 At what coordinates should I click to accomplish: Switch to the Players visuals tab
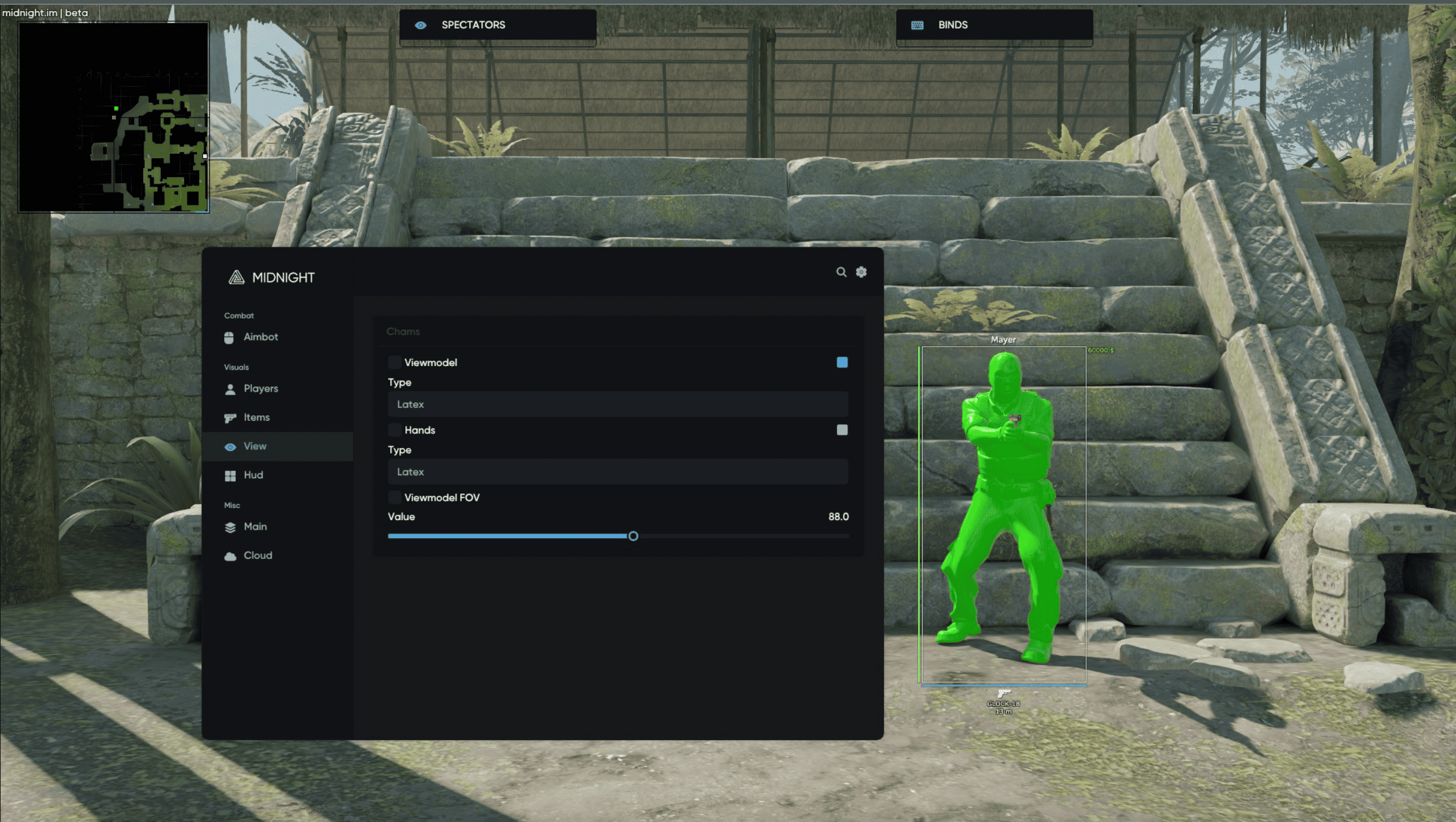coord(260,389)
